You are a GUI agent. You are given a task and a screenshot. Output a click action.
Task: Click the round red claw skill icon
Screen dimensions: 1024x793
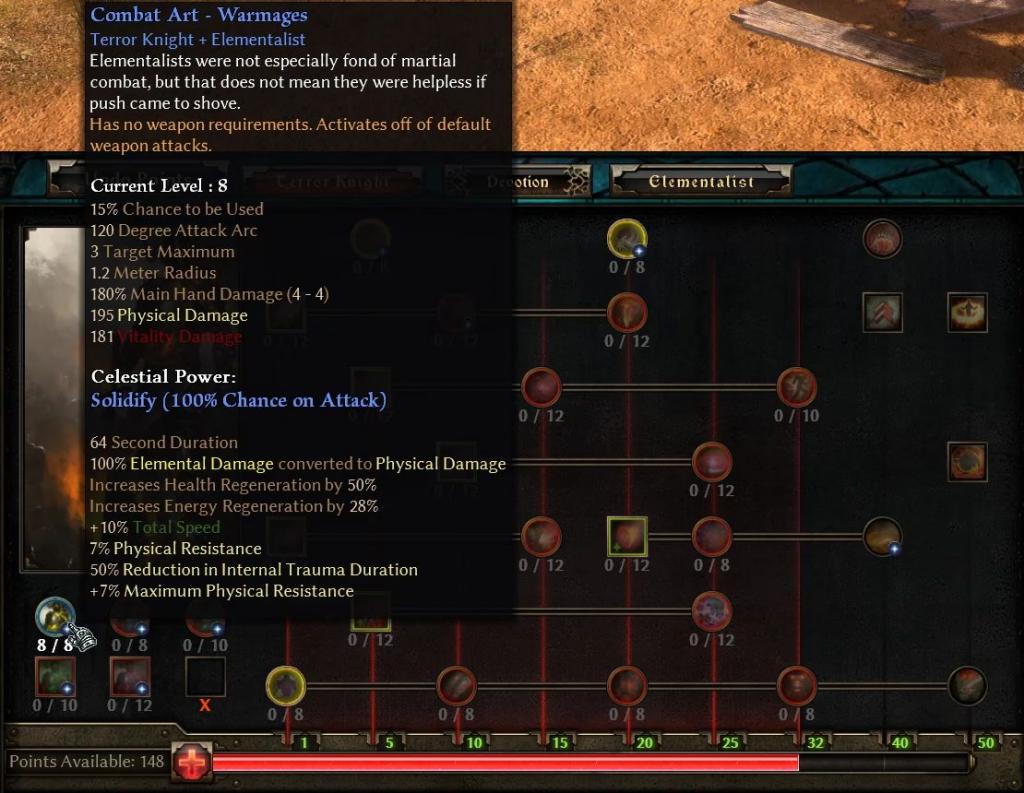tap(882, 239)
